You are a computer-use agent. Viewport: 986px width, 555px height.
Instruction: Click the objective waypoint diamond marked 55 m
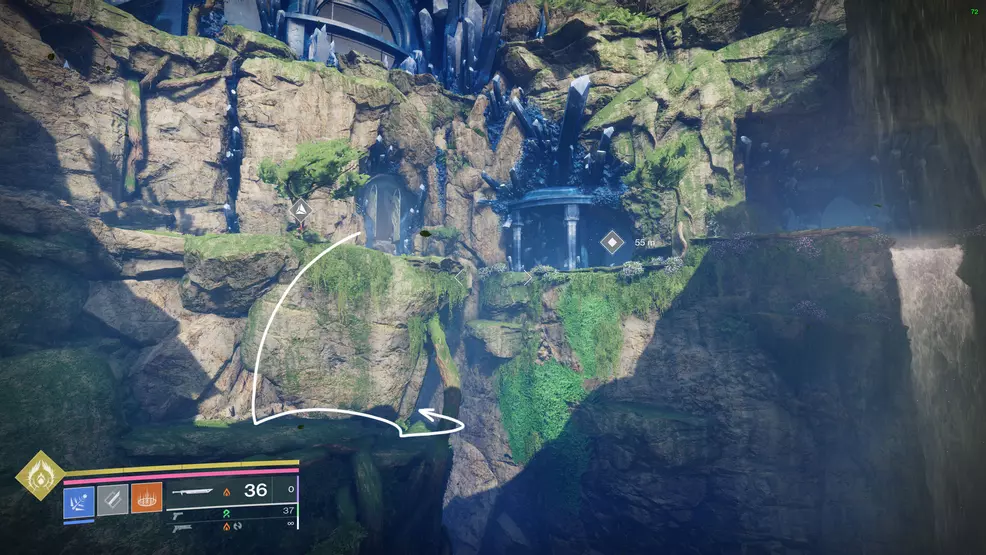point(611,242)
